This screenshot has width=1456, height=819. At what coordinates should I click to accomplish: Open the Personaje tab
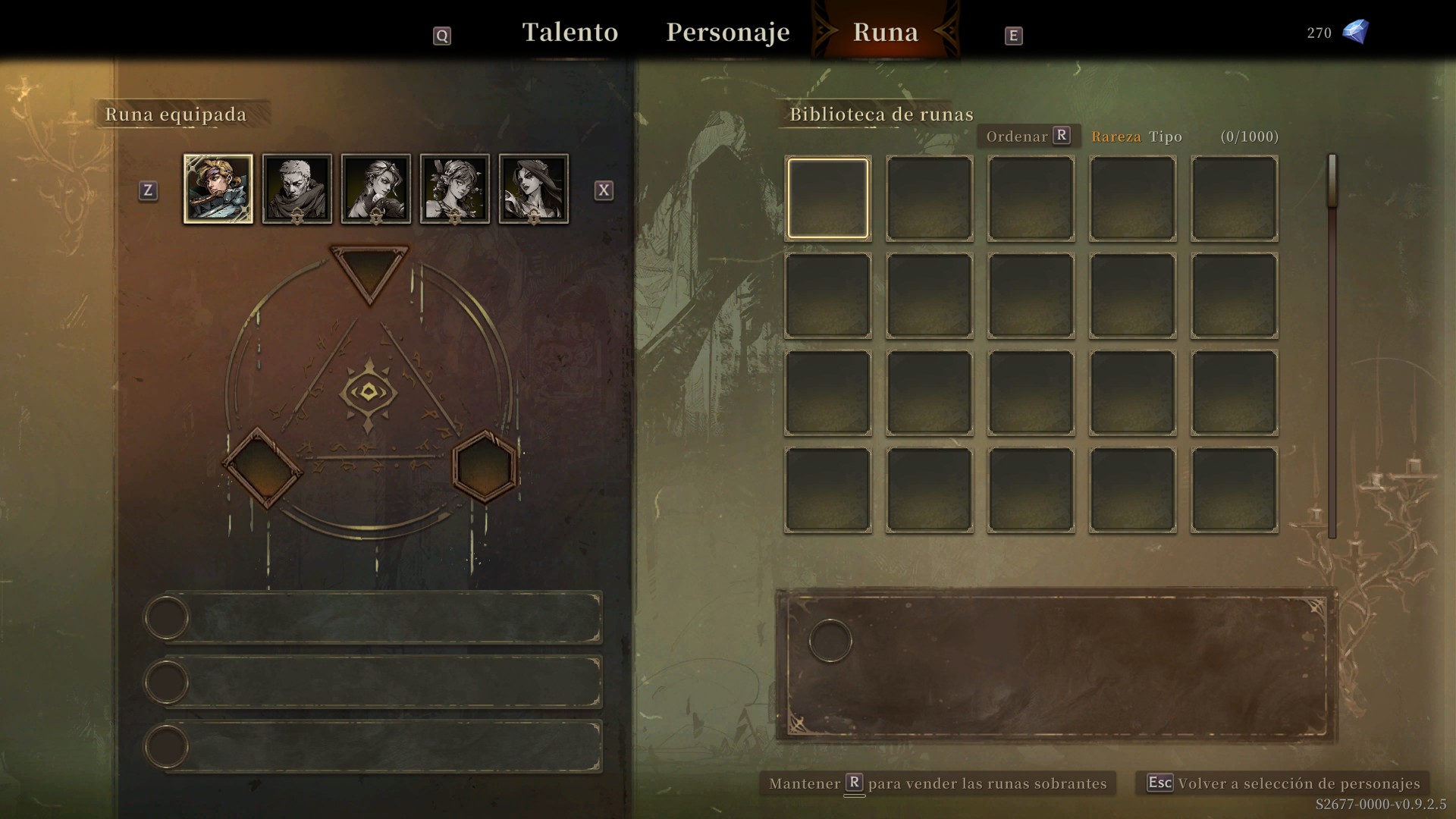(727, 33)
